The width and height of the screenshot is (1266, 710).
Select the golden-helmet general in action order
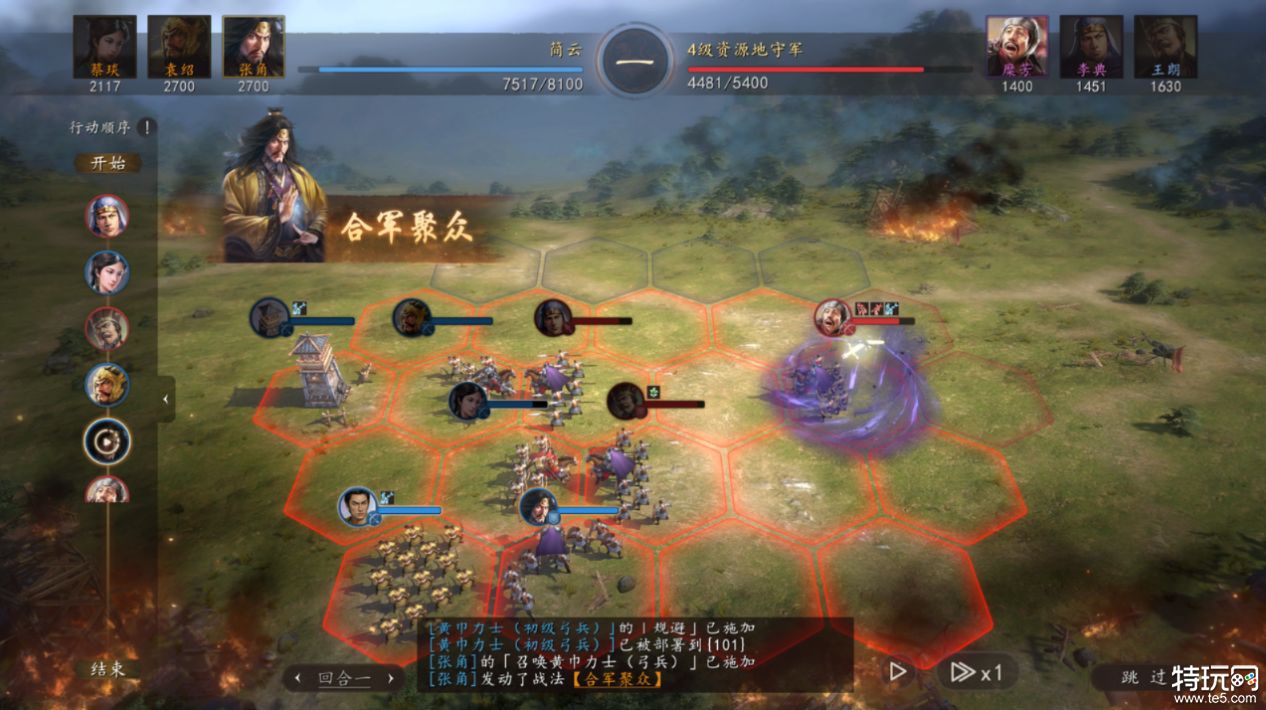click(x=107, y=384)
